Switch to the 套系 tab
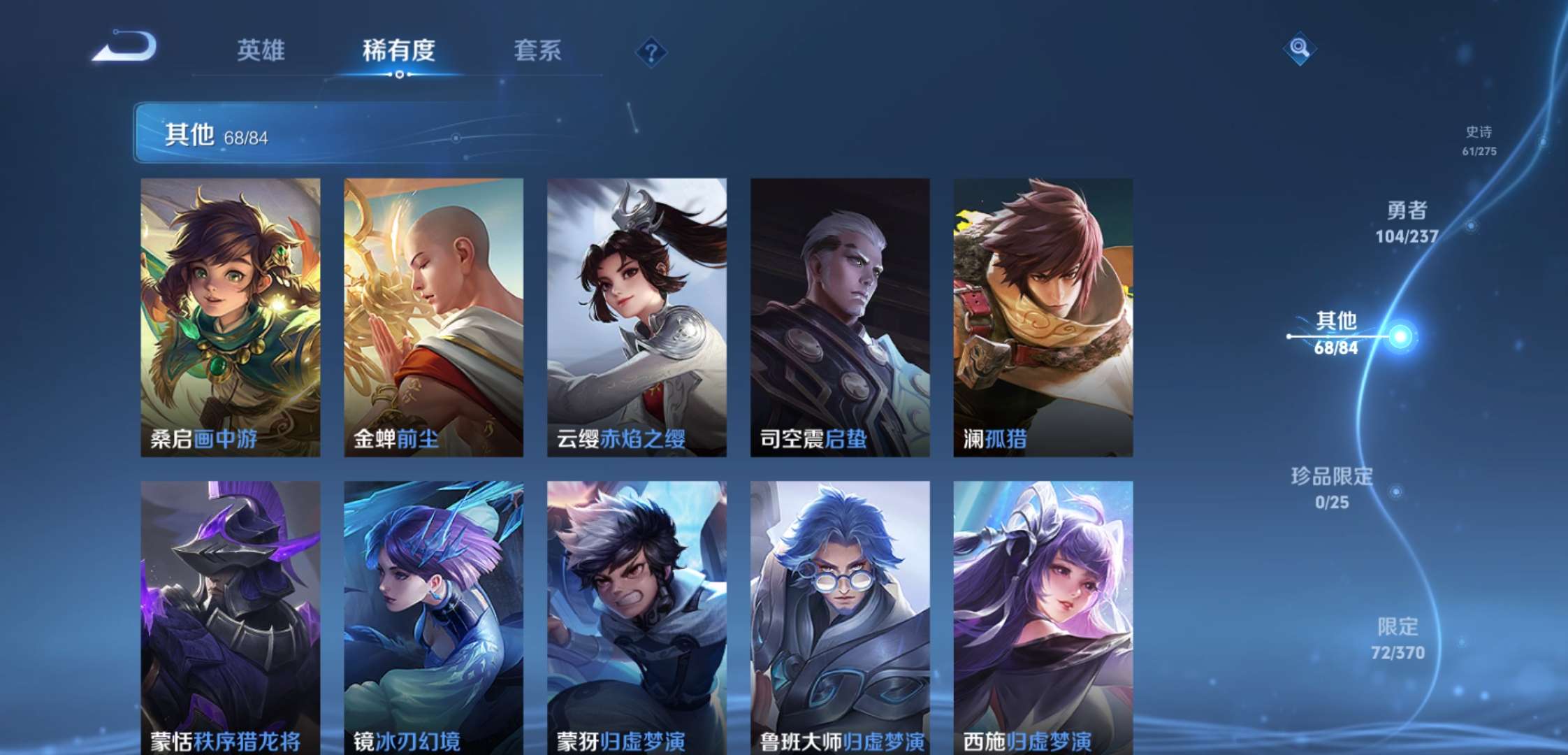 538,52
